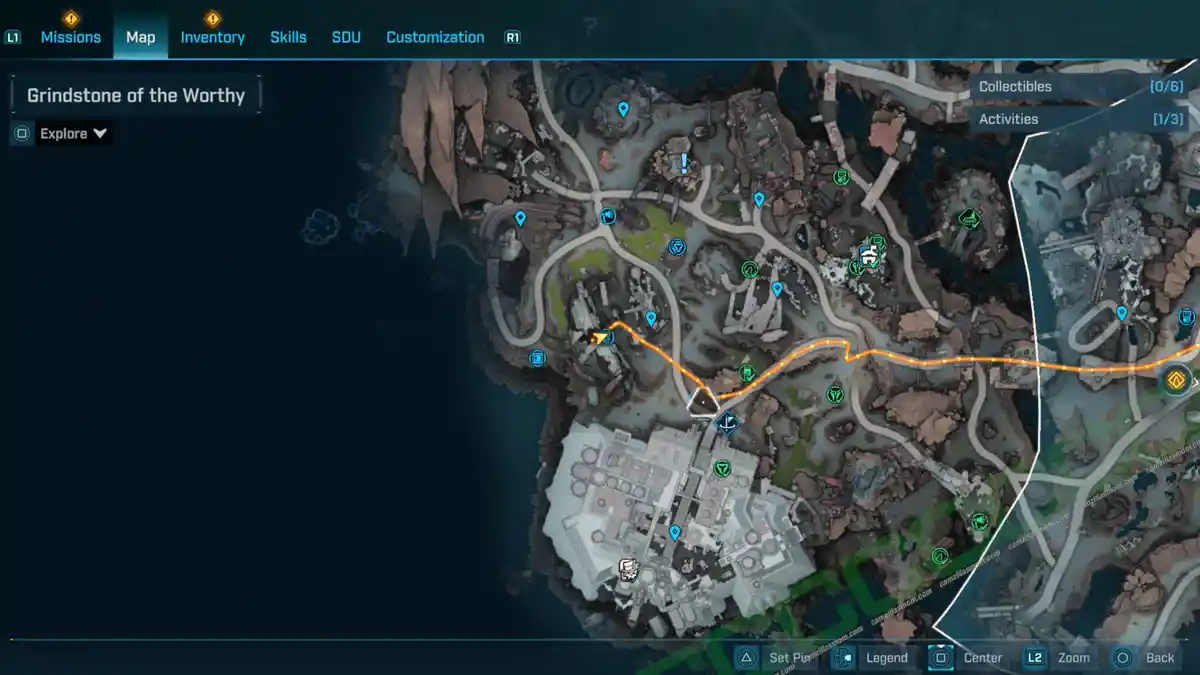Show the map Legend
Viewport: 1200px width, 675px height.
coord(874,658)
